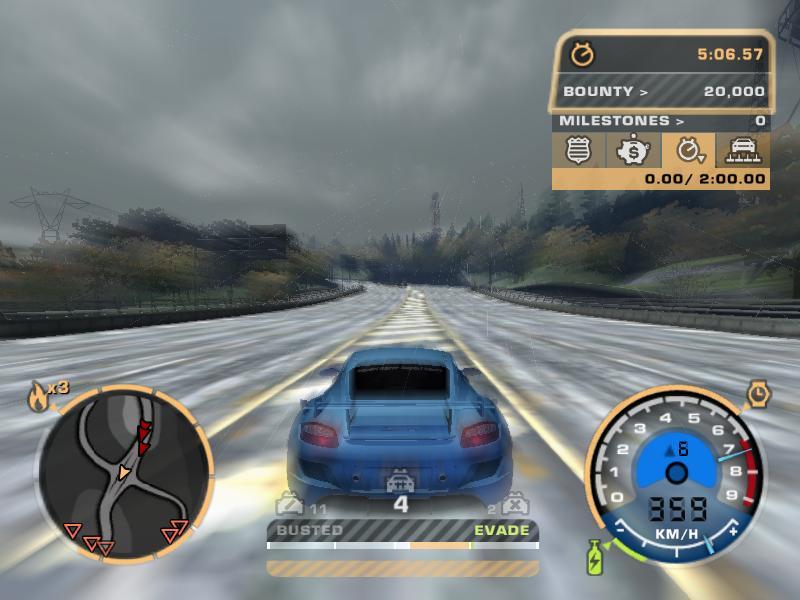The image size is (800, 600).
Task: Select the Bounty row in pursuit panel
Action: [661, 91]
